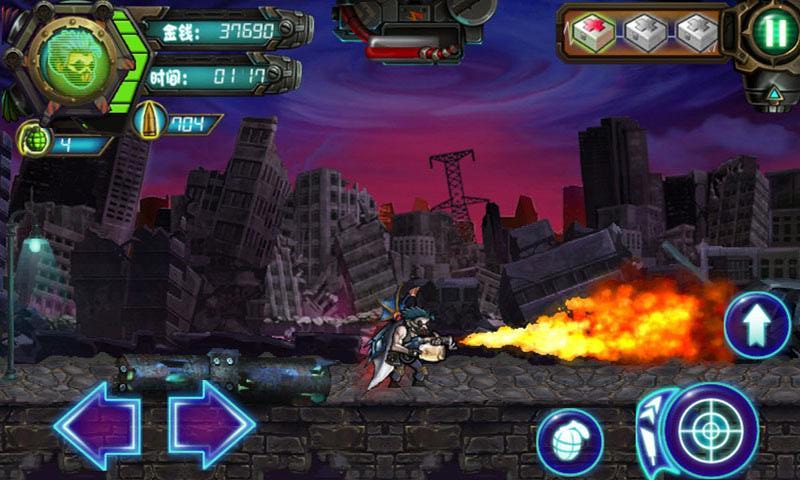Screen dimensions: 800x480
Task: Tap the move left arrow
Action: pyautogui.click(x=96, y=425)
